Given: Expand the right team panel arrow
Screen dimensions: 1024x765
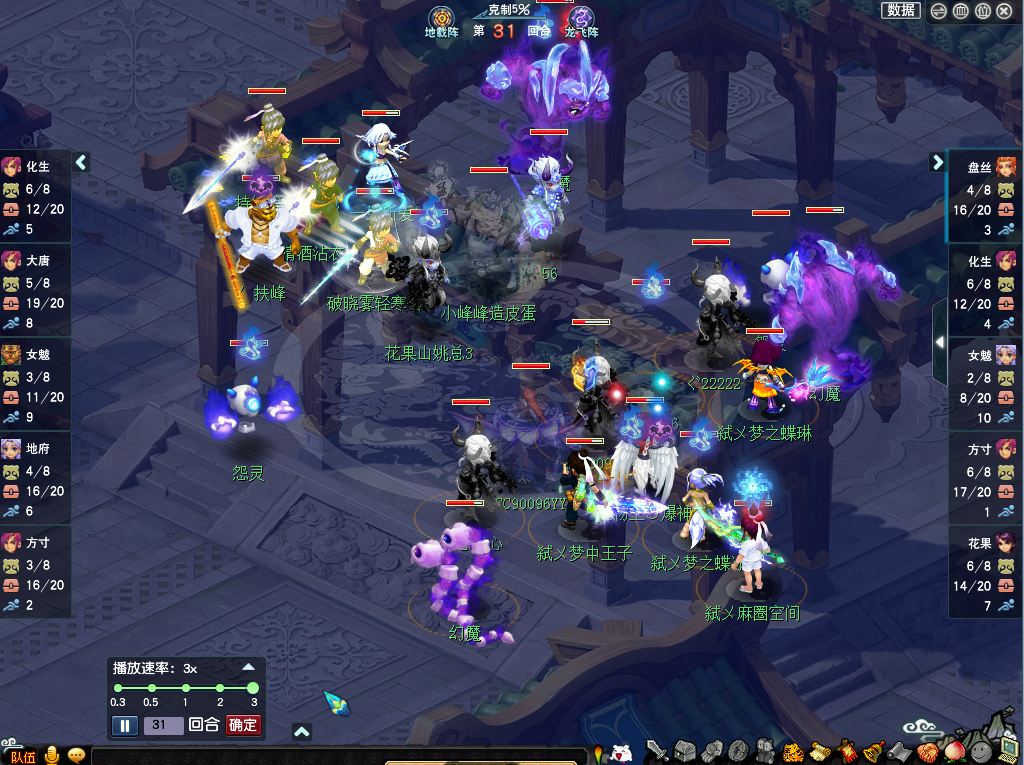Looking at the screenshot, I should tap(938, 162).
